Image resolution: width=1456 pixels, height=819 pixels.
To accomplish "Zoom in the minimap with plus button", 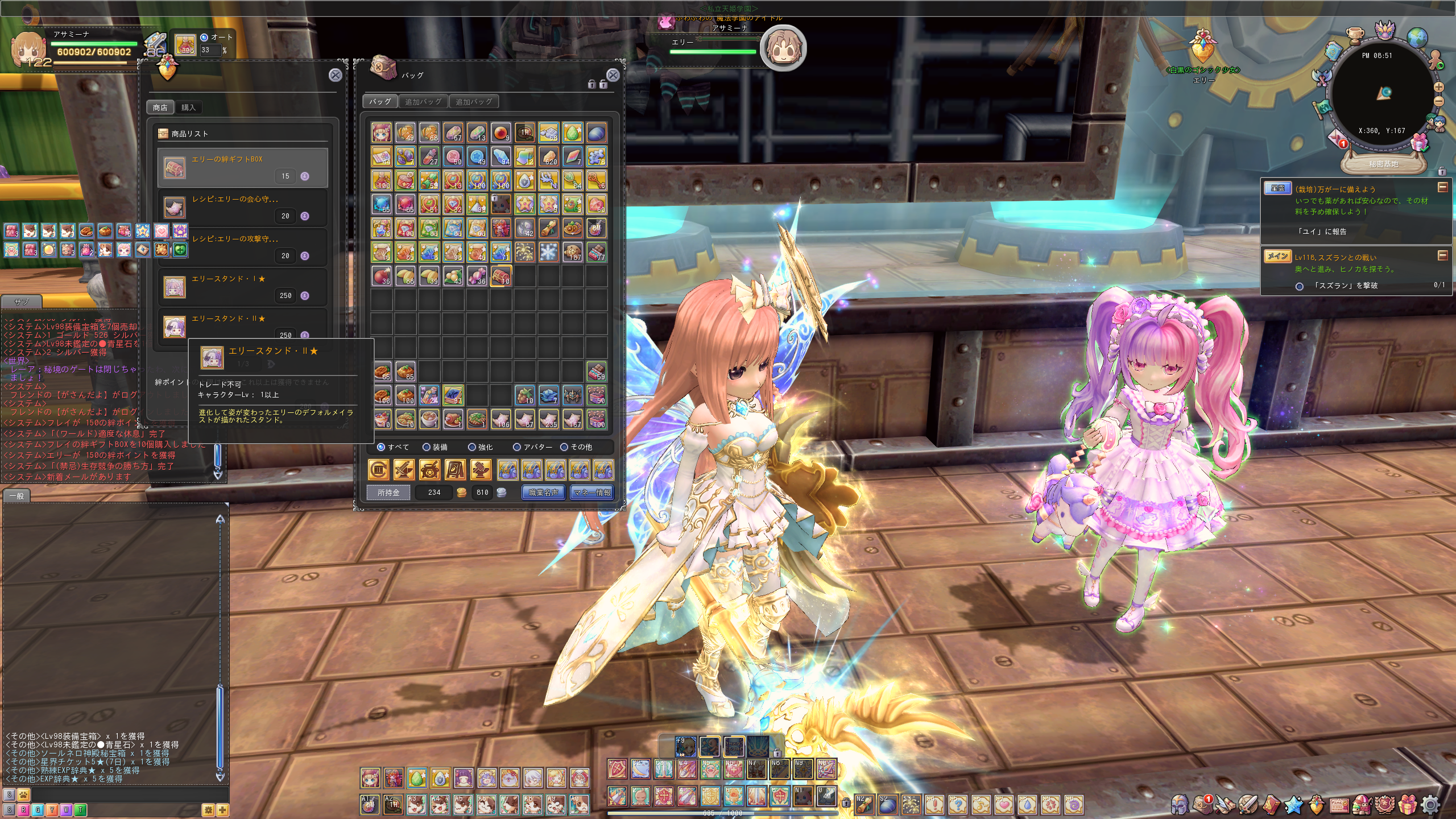I will 1438,88.
